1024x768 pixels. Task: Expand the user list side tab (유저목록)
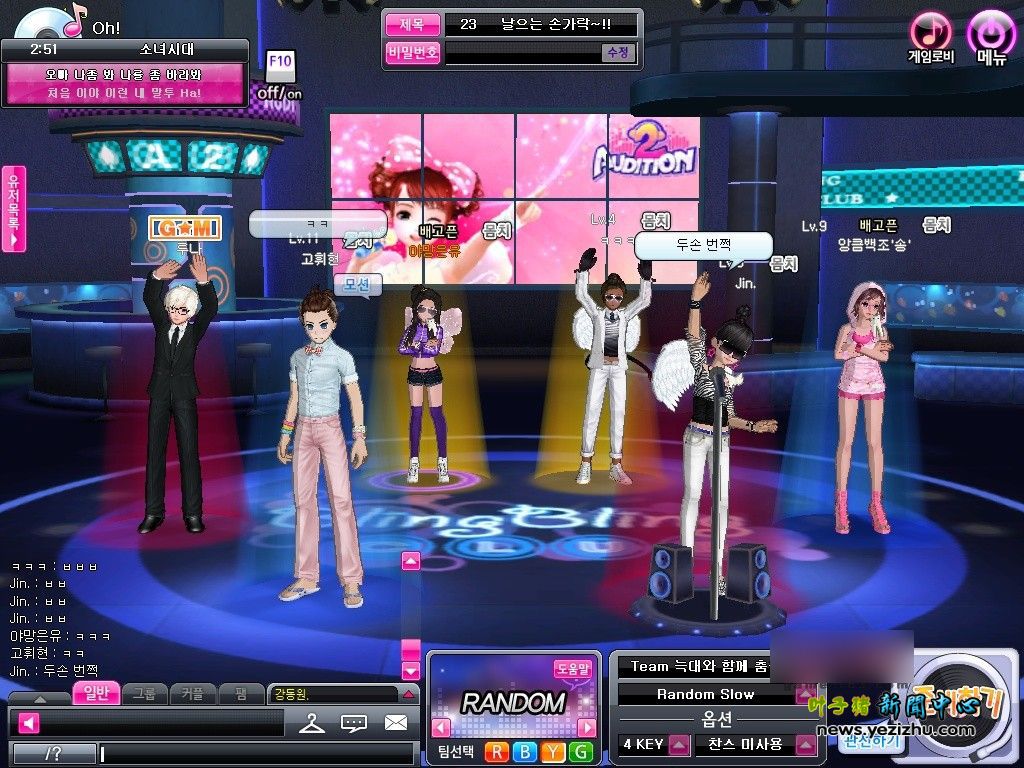[x=14, y=208]
